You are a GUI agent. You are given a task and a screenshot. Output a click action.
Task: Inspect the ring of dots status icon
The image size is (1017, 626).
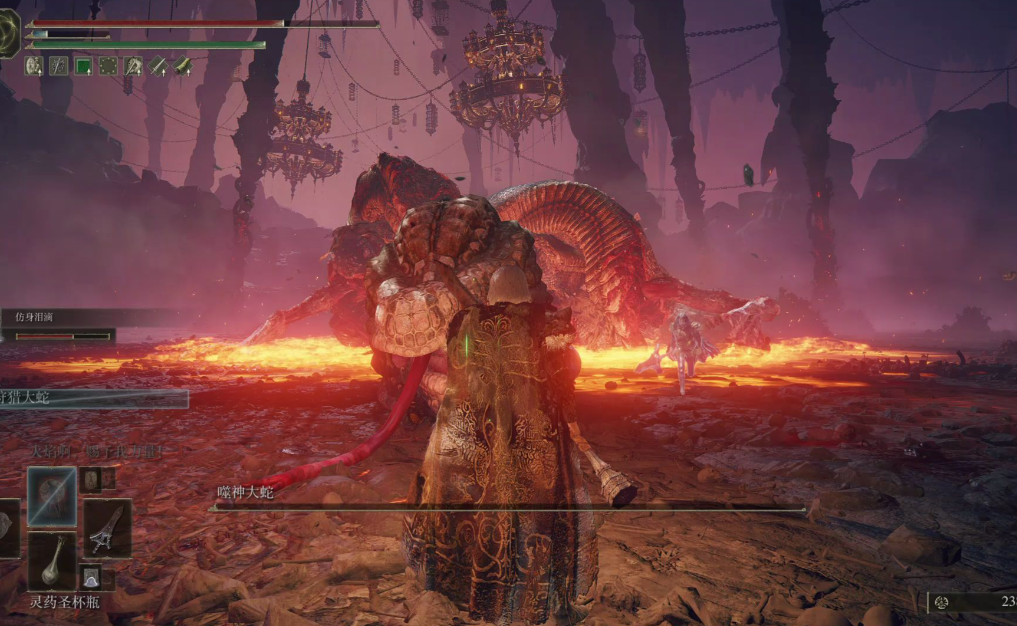[x=108, y=66]
